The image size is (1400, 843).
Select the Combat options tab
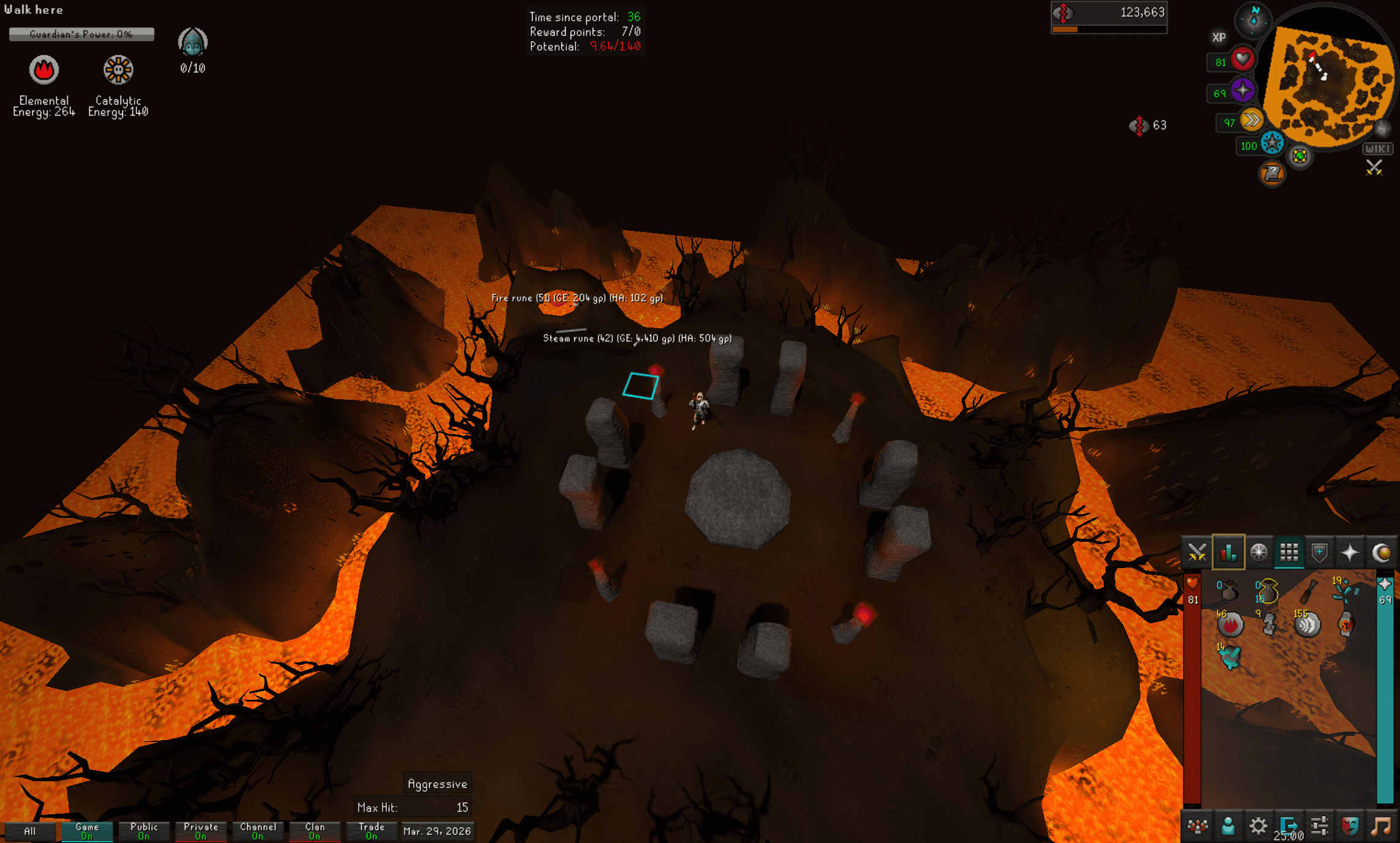click(1197, 553)
